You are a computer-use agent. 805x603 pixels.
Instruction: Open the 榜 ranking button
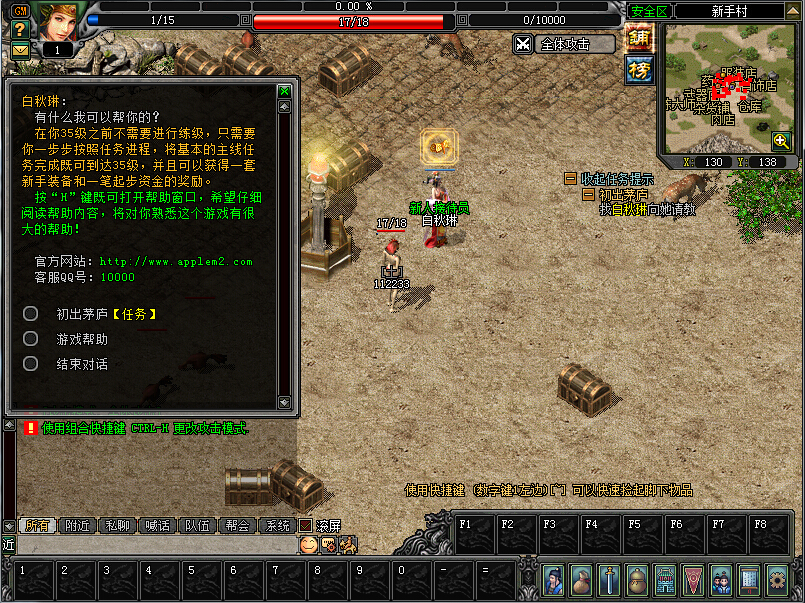[640, 69]
